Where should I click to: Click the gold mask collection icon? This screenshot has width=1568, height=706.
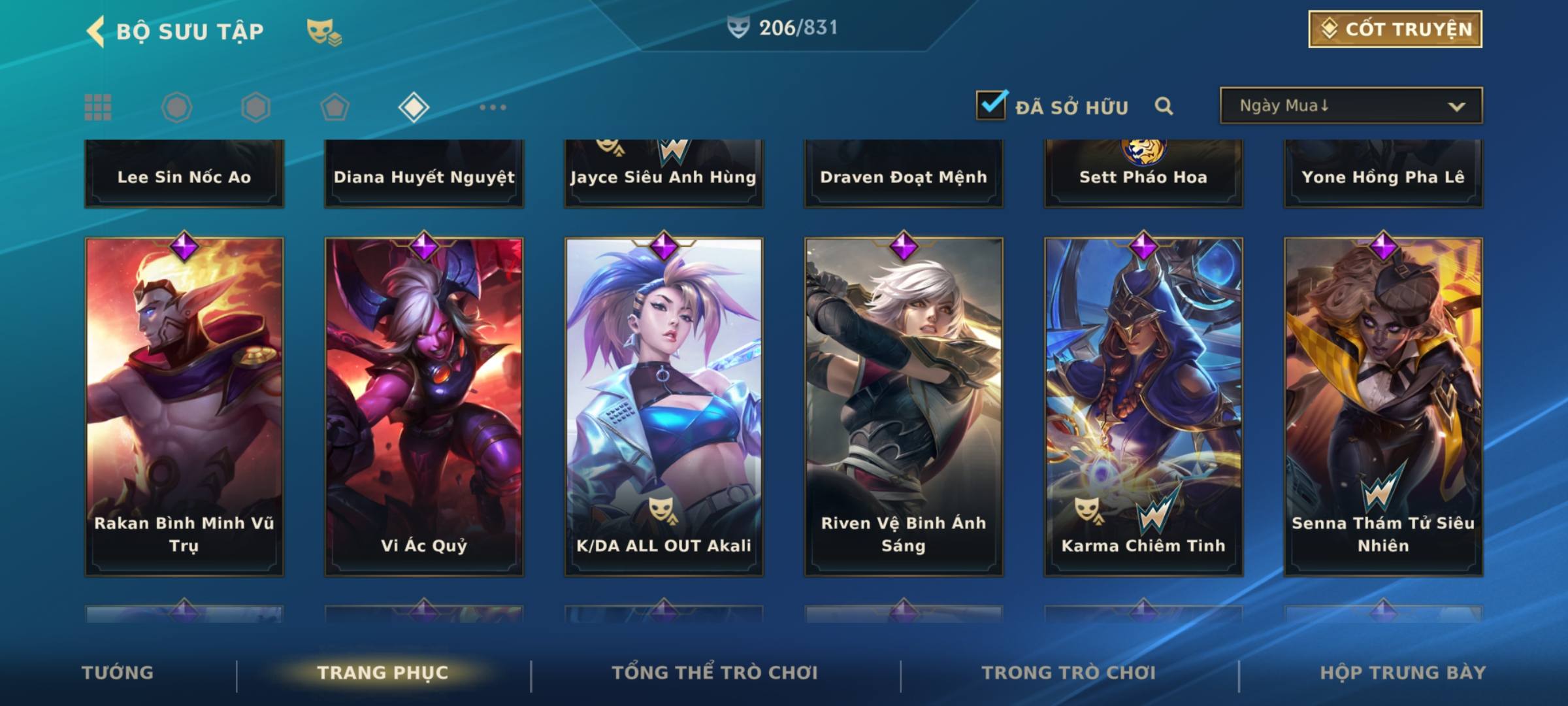pyautogui.click(x=324, y=31)
